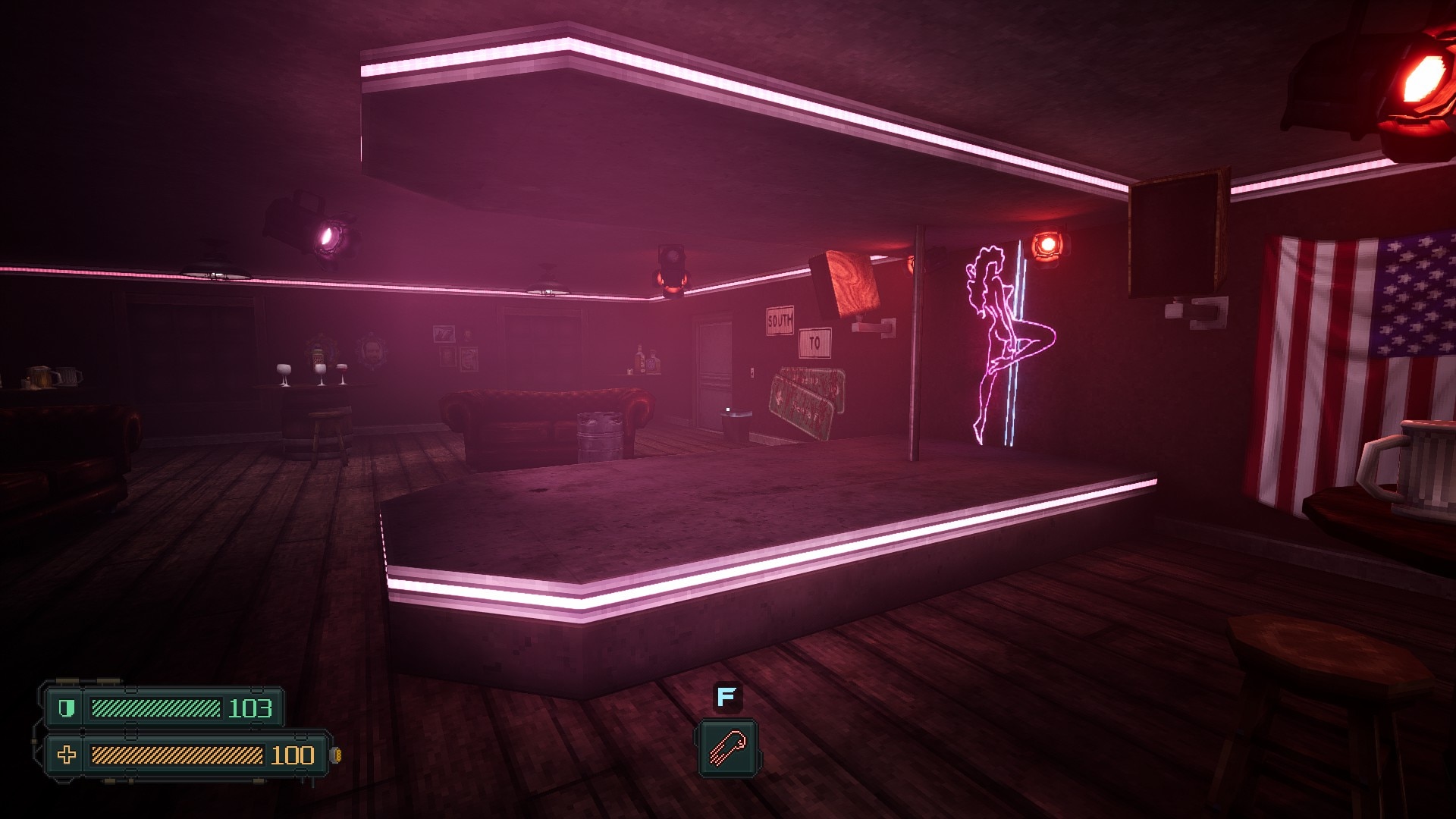Select the flashlight item slot
Viewport: 1456px width, 819px height.
(x=727, y=748)
